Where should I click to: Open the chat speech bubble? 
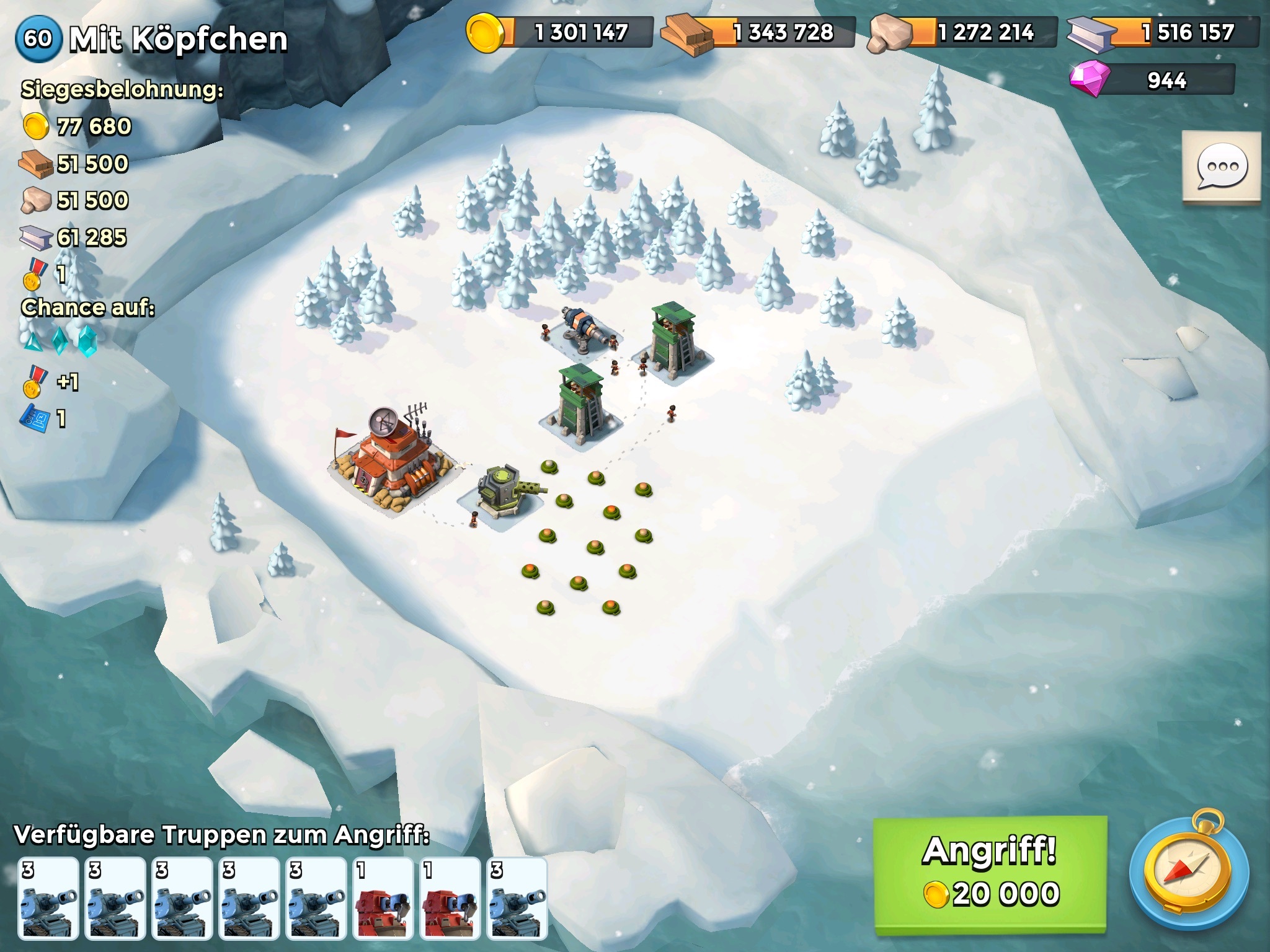click(x=1221, y=166)
